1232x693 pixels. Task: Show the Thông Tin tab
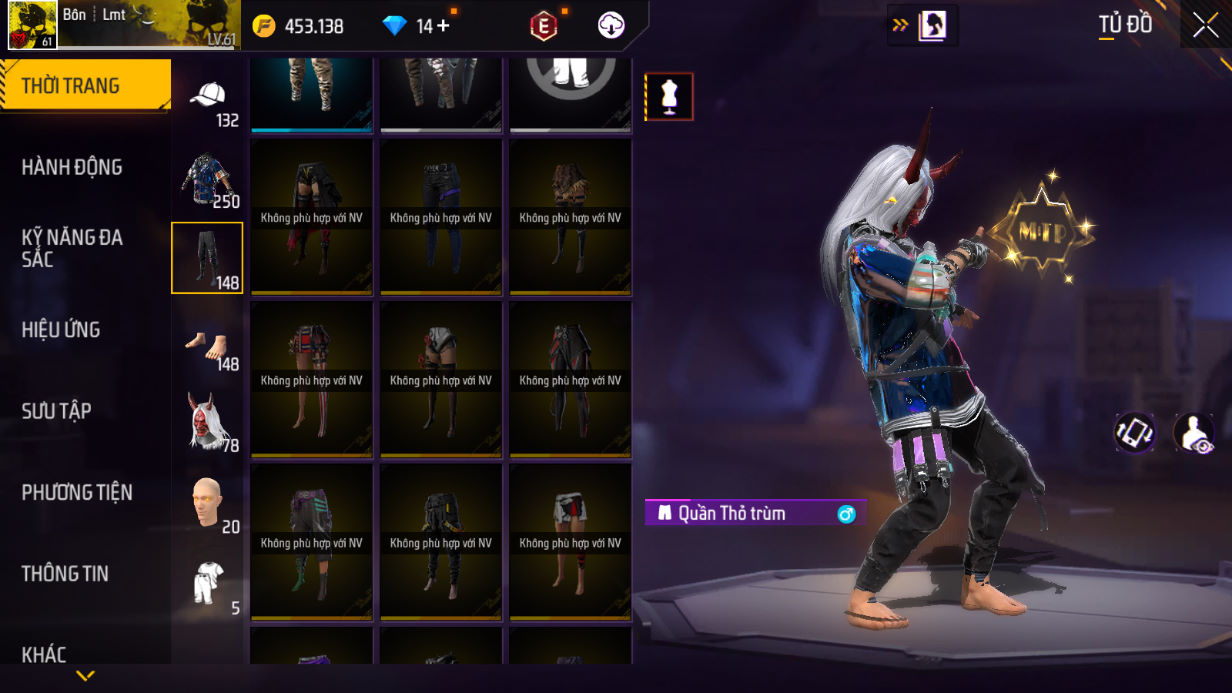(x=65, y=574)
